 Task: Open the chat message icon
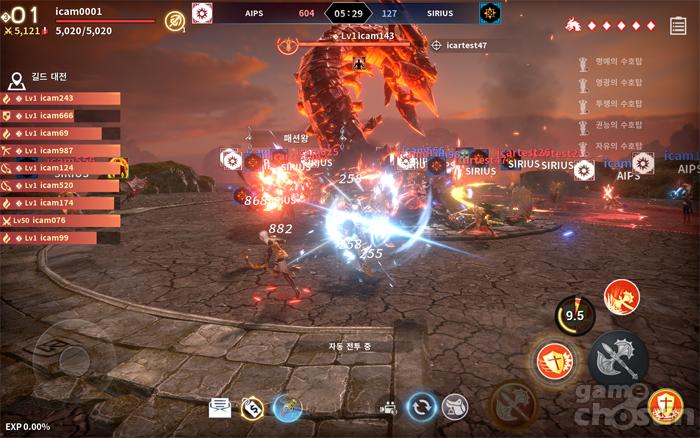tap(219, 407)
